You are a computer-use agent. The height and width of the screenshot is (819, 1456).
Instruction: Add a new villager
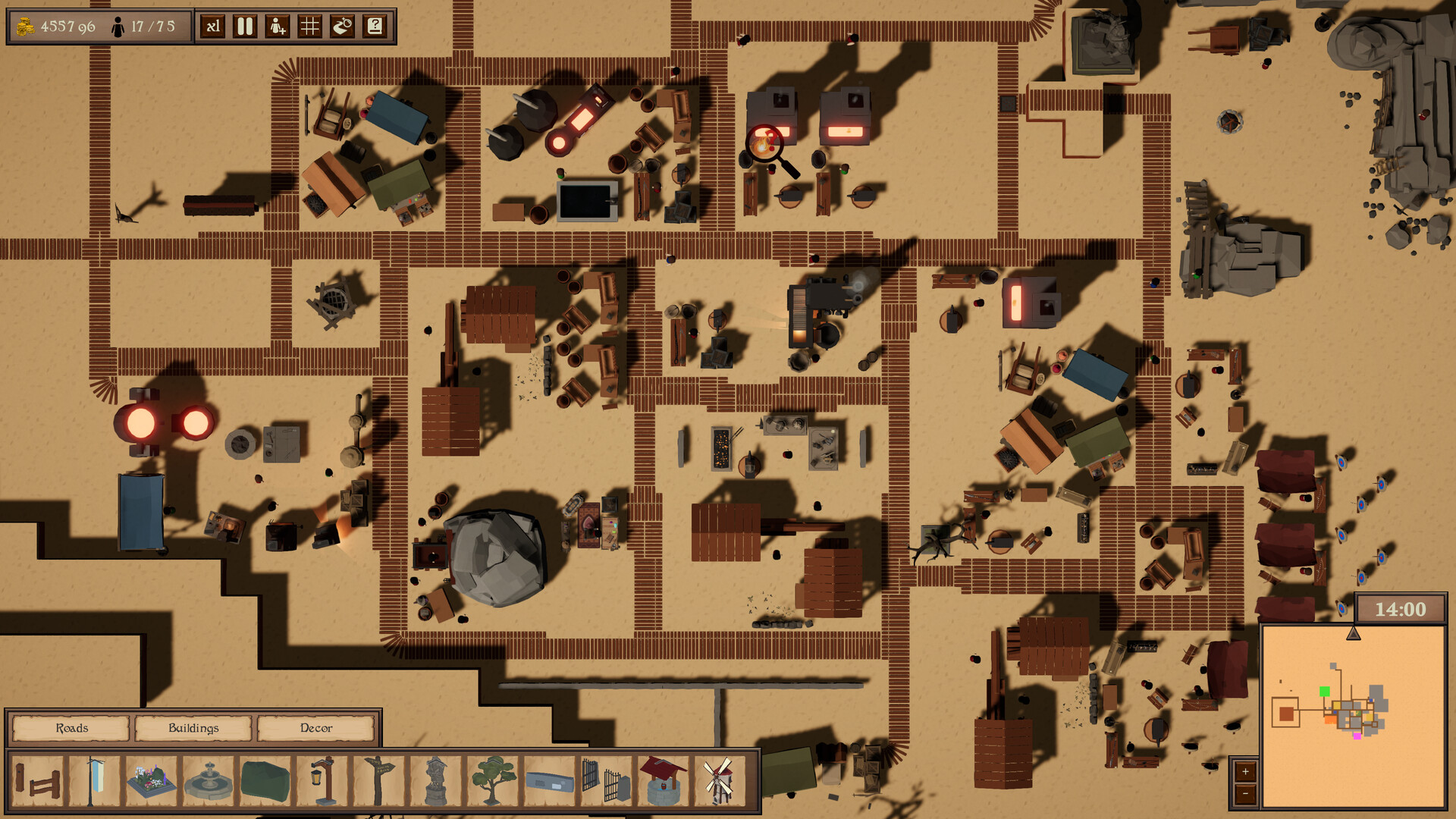tap(276, 26)
